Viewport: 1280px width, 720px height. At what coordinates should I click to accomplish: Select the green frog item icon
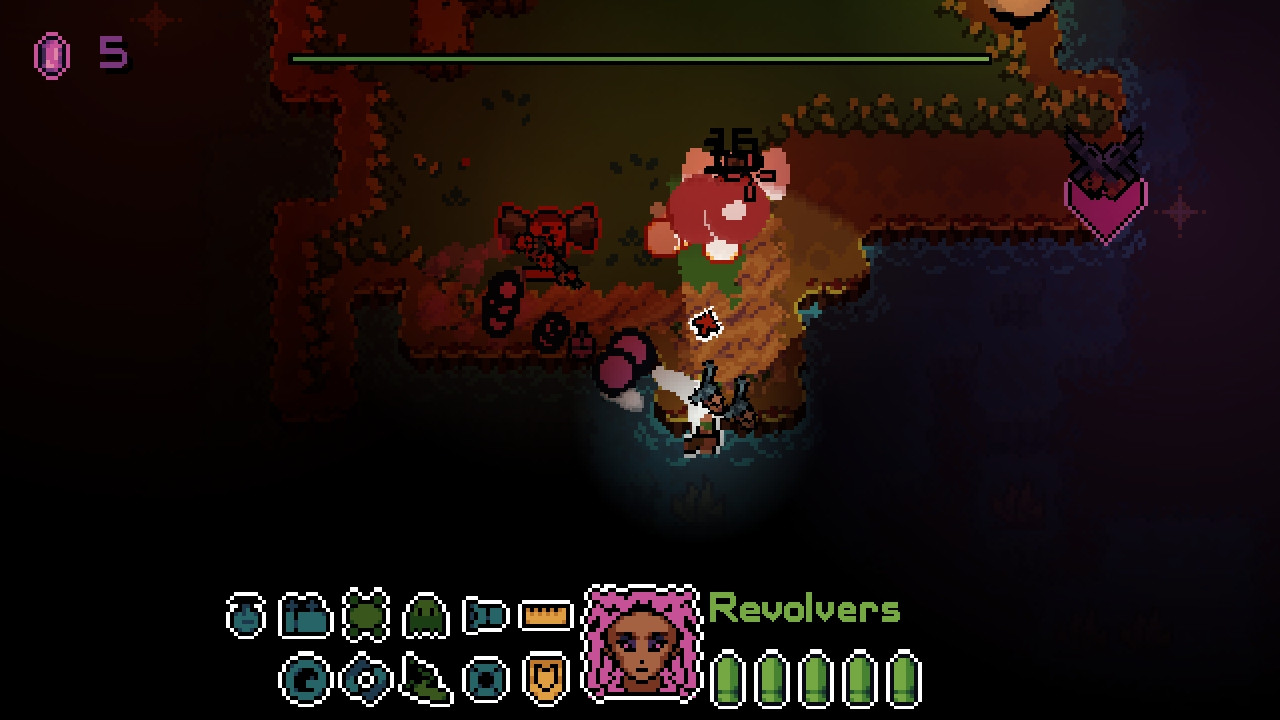click(366, 615)
